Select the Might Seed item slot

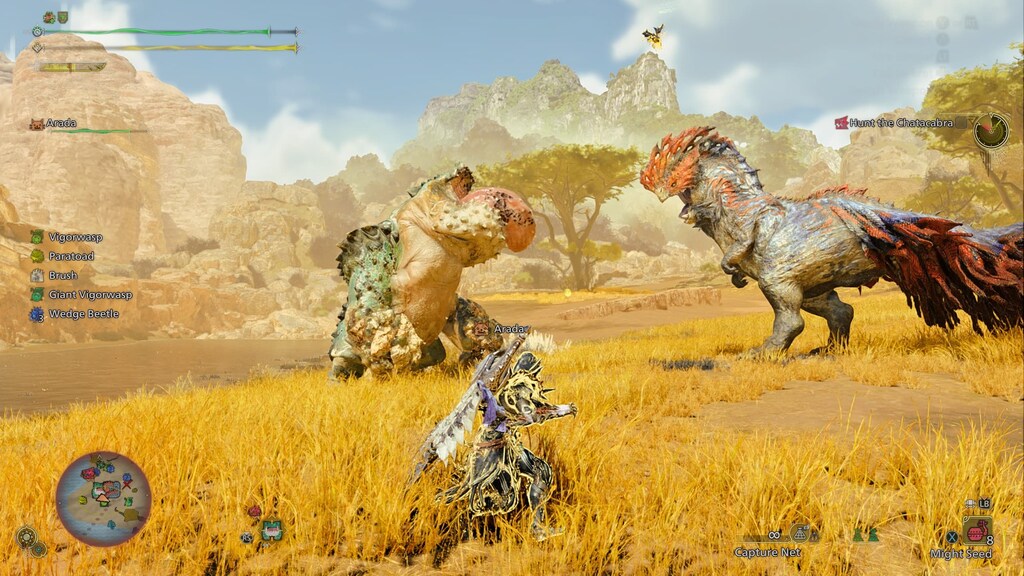pos(977,531)
